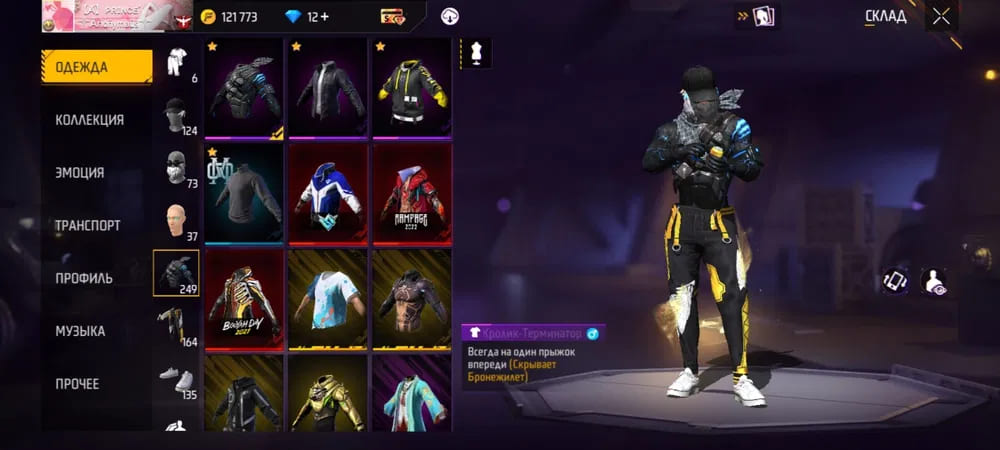The image size is (1000, 450).
Task: Close the СКЛАД vault screen
Action: 941,16
